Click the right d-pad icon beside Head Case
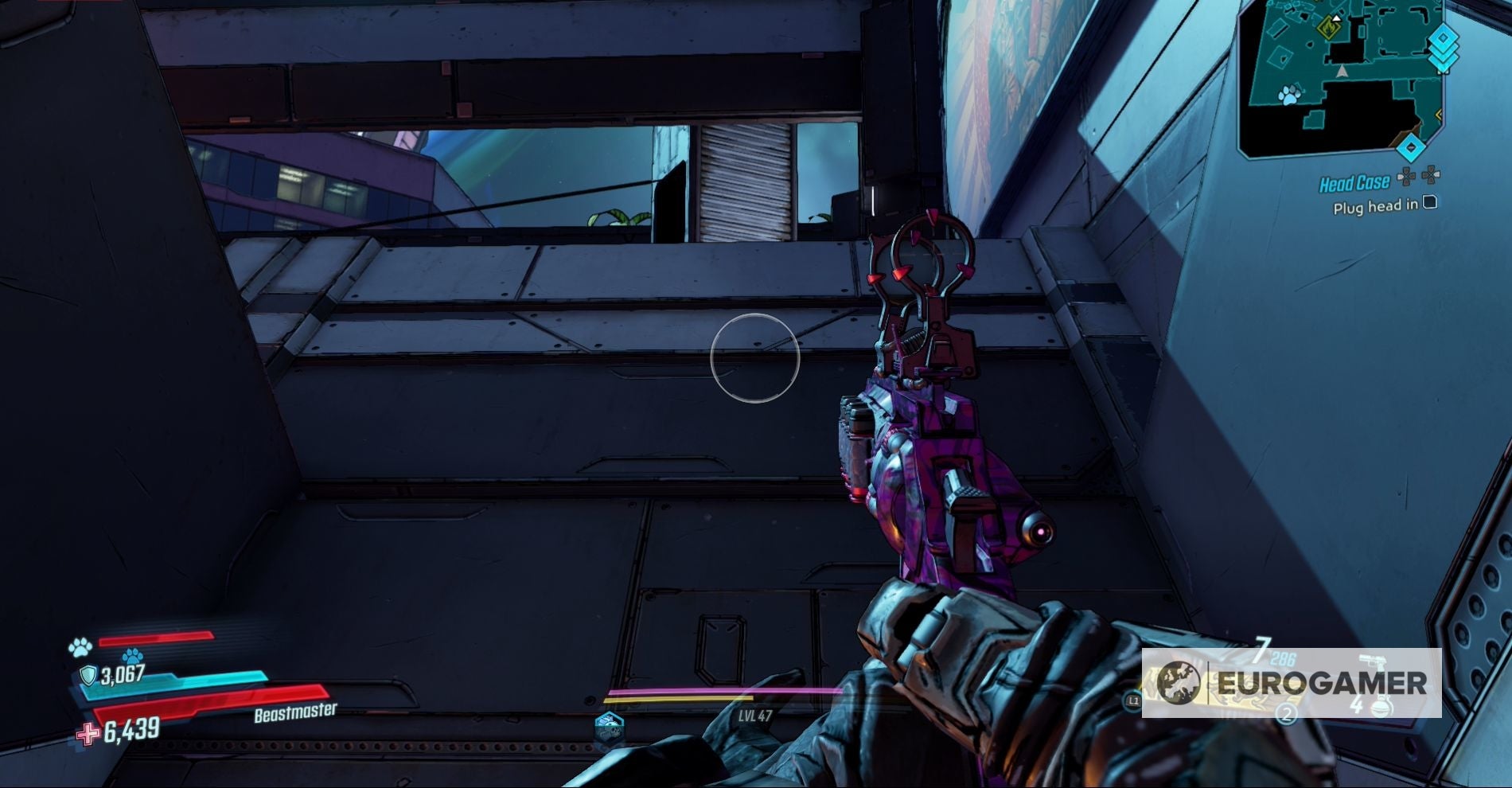Viewport: 1512px width, 788px height. click(1432, 174)
